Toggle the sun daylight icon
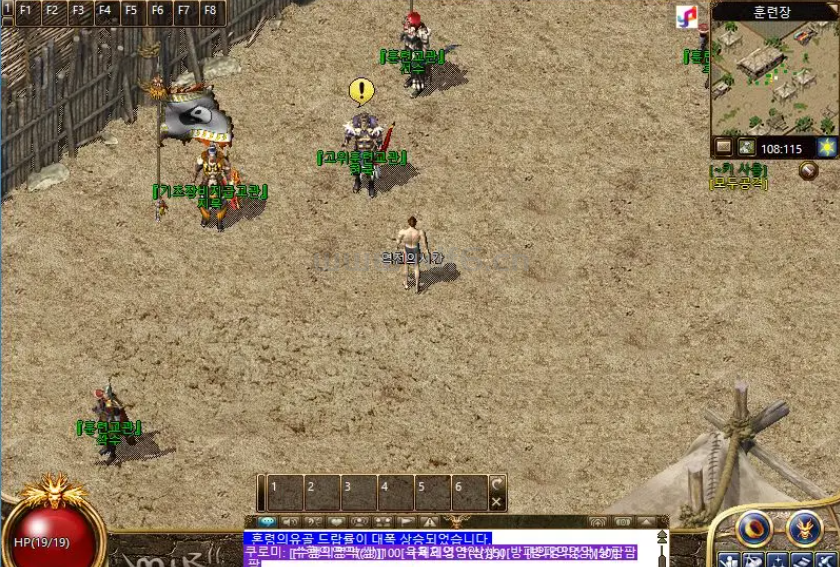The image size is (840, 567). click(x=826, y=147)
